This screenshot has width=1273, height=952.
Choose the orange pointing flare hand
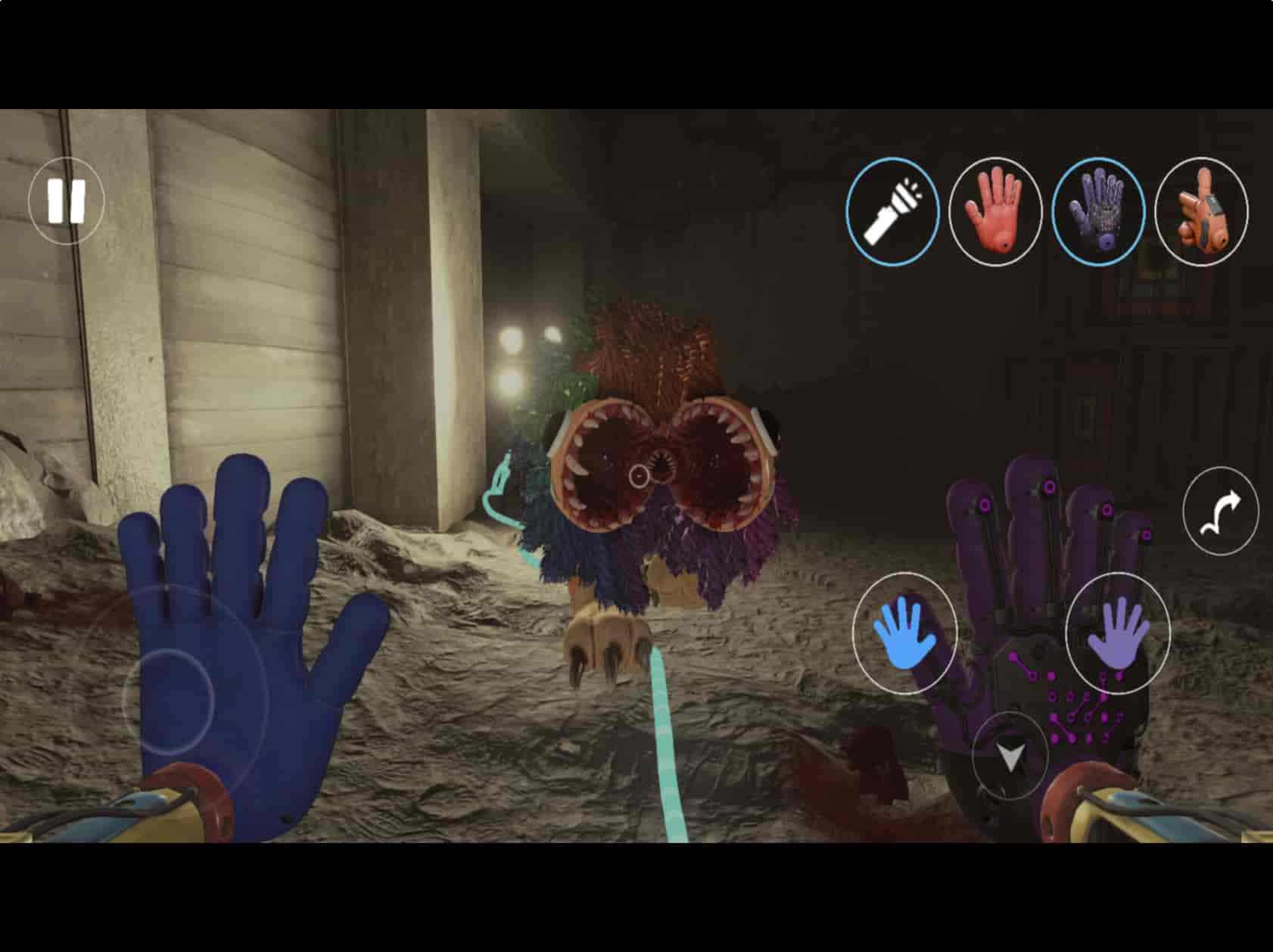pos(1202,211)
